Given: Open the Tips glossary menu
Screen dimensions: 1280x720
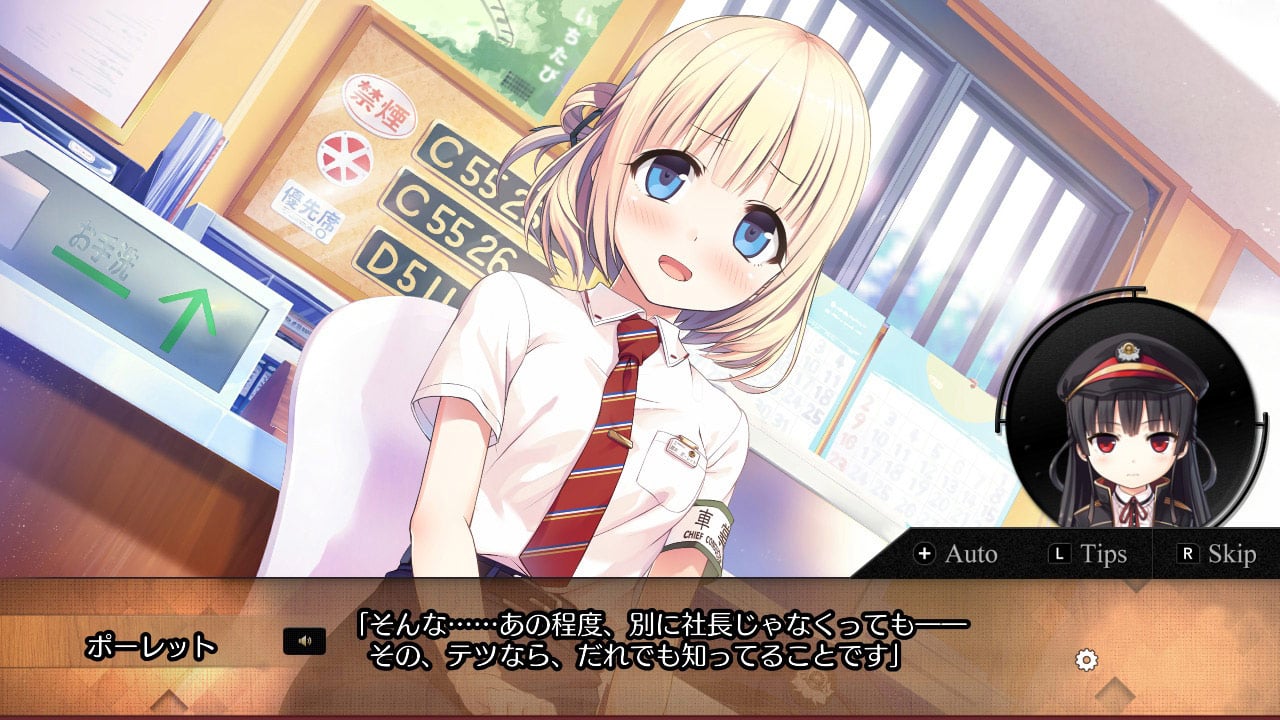Looking at the screenshot, I should point(1100,552).
